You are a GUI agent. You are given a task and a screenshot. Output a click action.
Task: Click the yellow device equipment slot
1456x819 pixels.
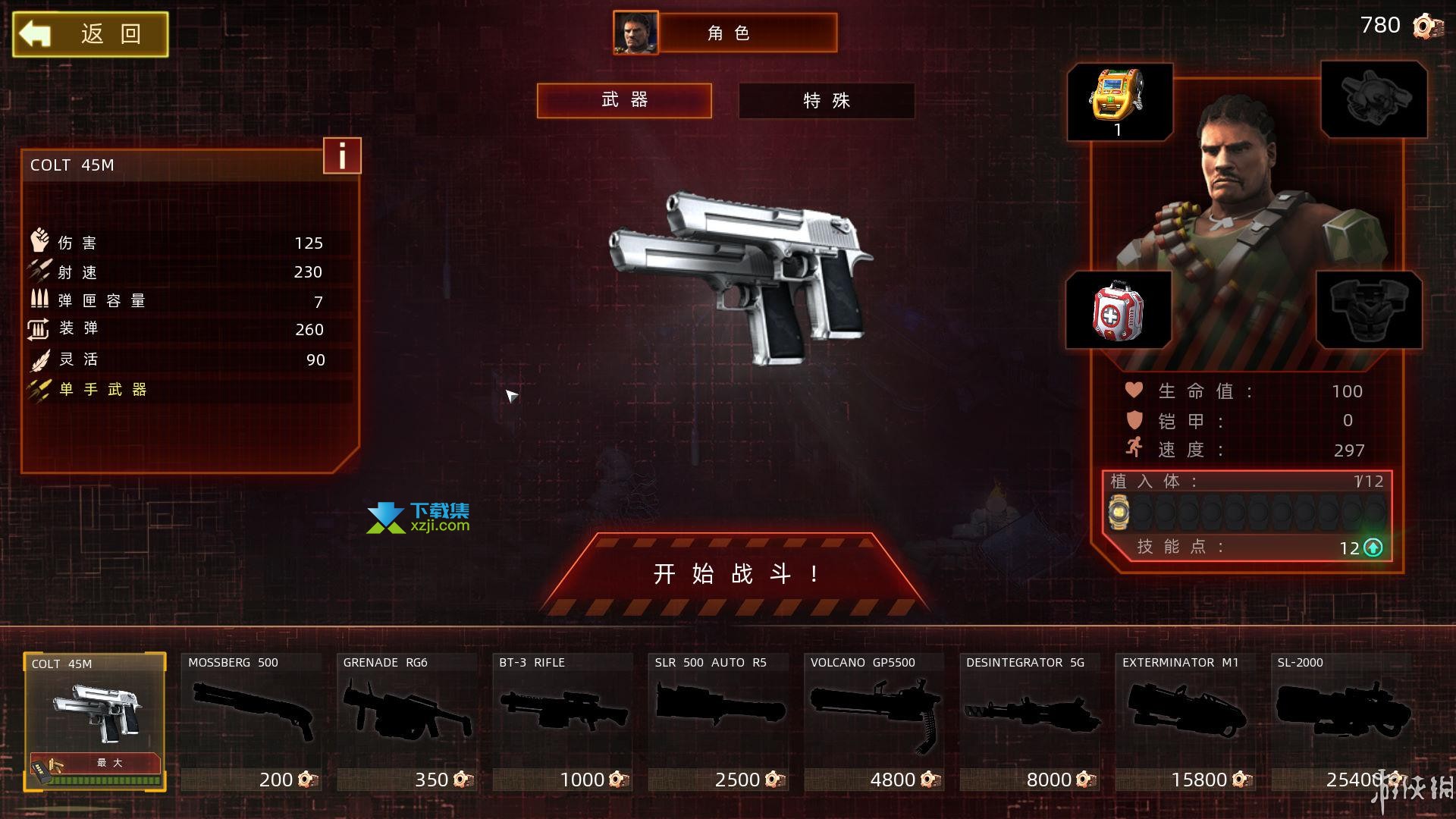[x=1119, y=101]
